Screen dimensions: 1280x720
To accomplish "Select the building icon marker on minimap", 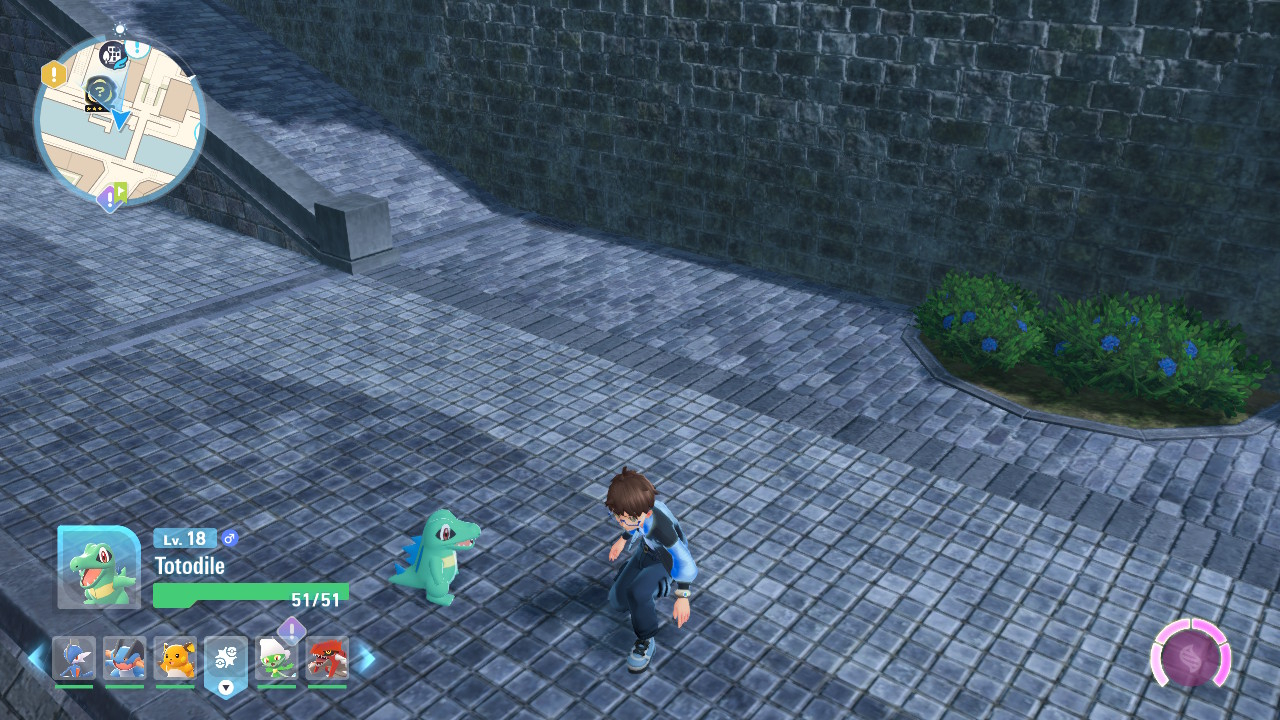I will coord(113,53).
